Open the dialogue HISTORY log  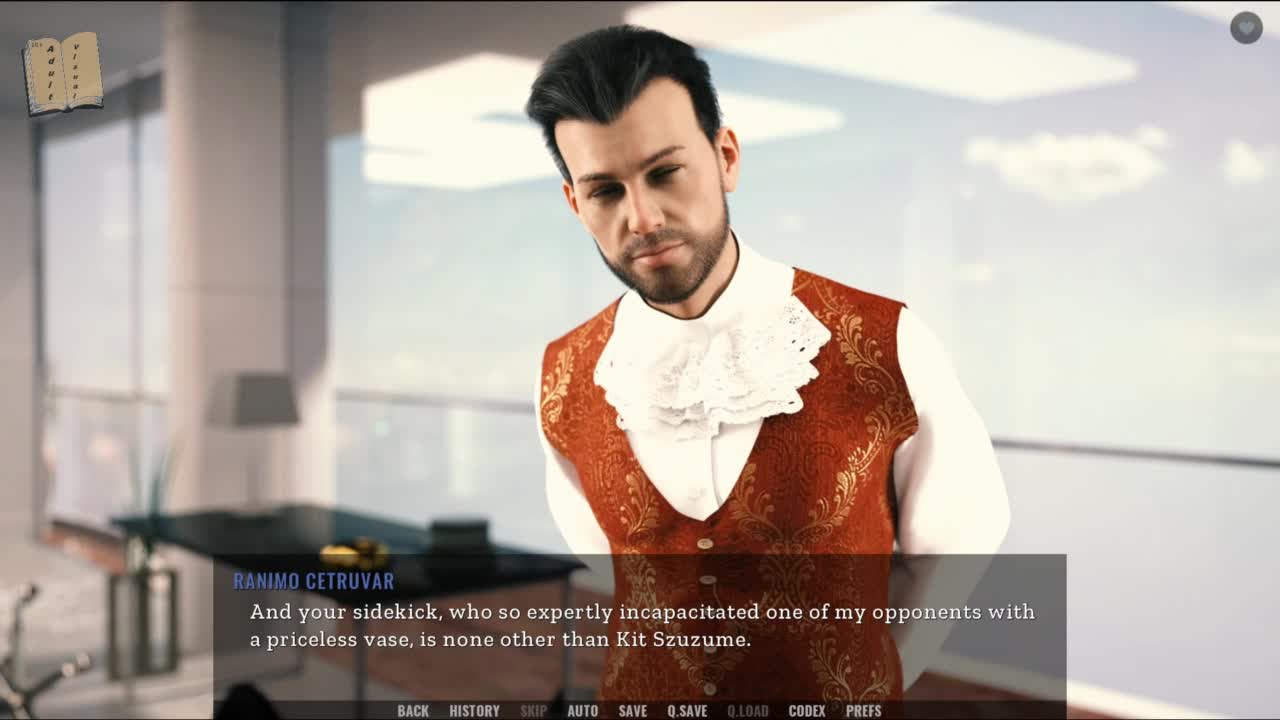(474, 711)
